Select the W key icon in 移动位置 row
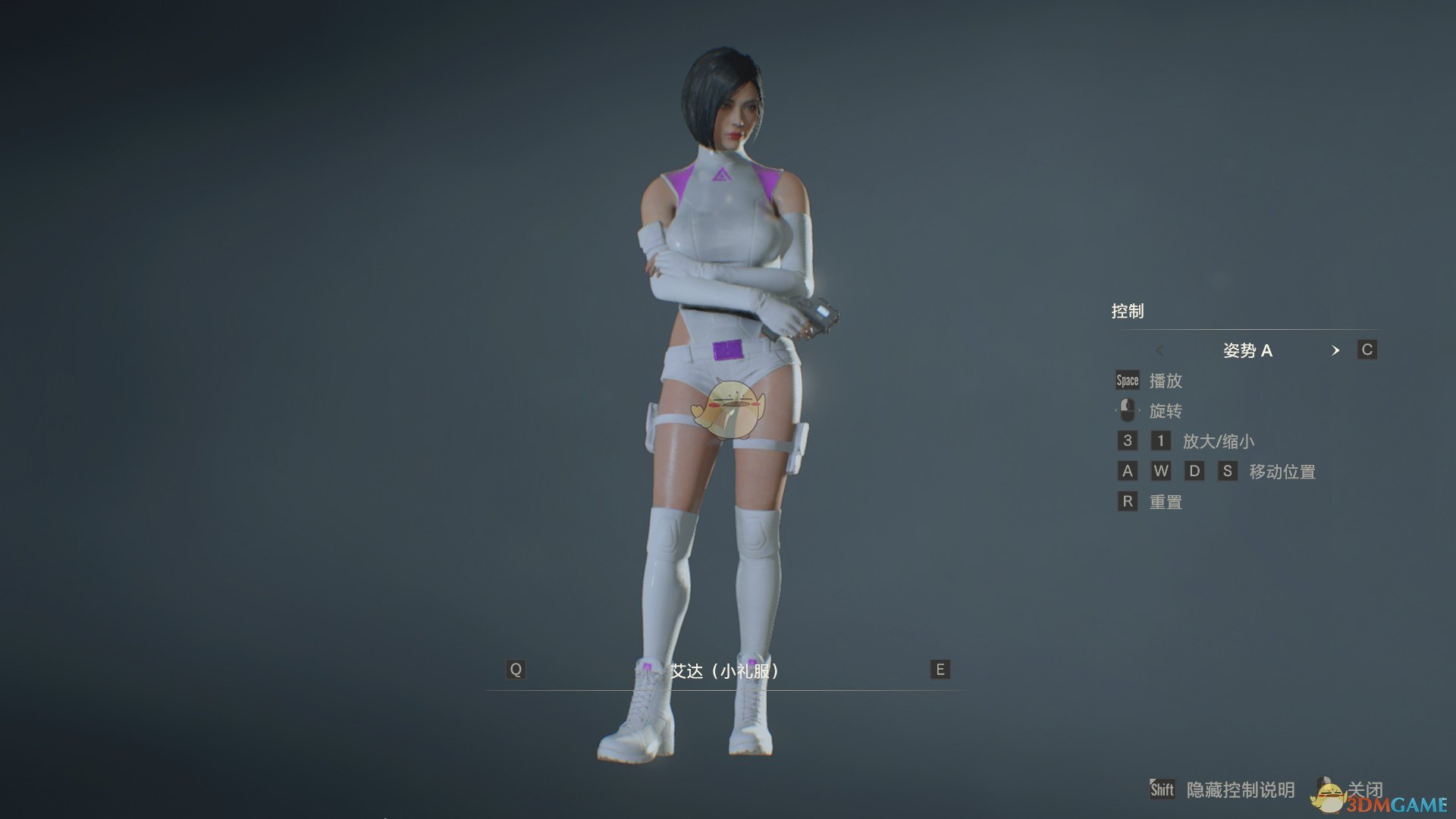Image resolution: width=1456 pixels, height=819 pixels. tap(1161, 471)
